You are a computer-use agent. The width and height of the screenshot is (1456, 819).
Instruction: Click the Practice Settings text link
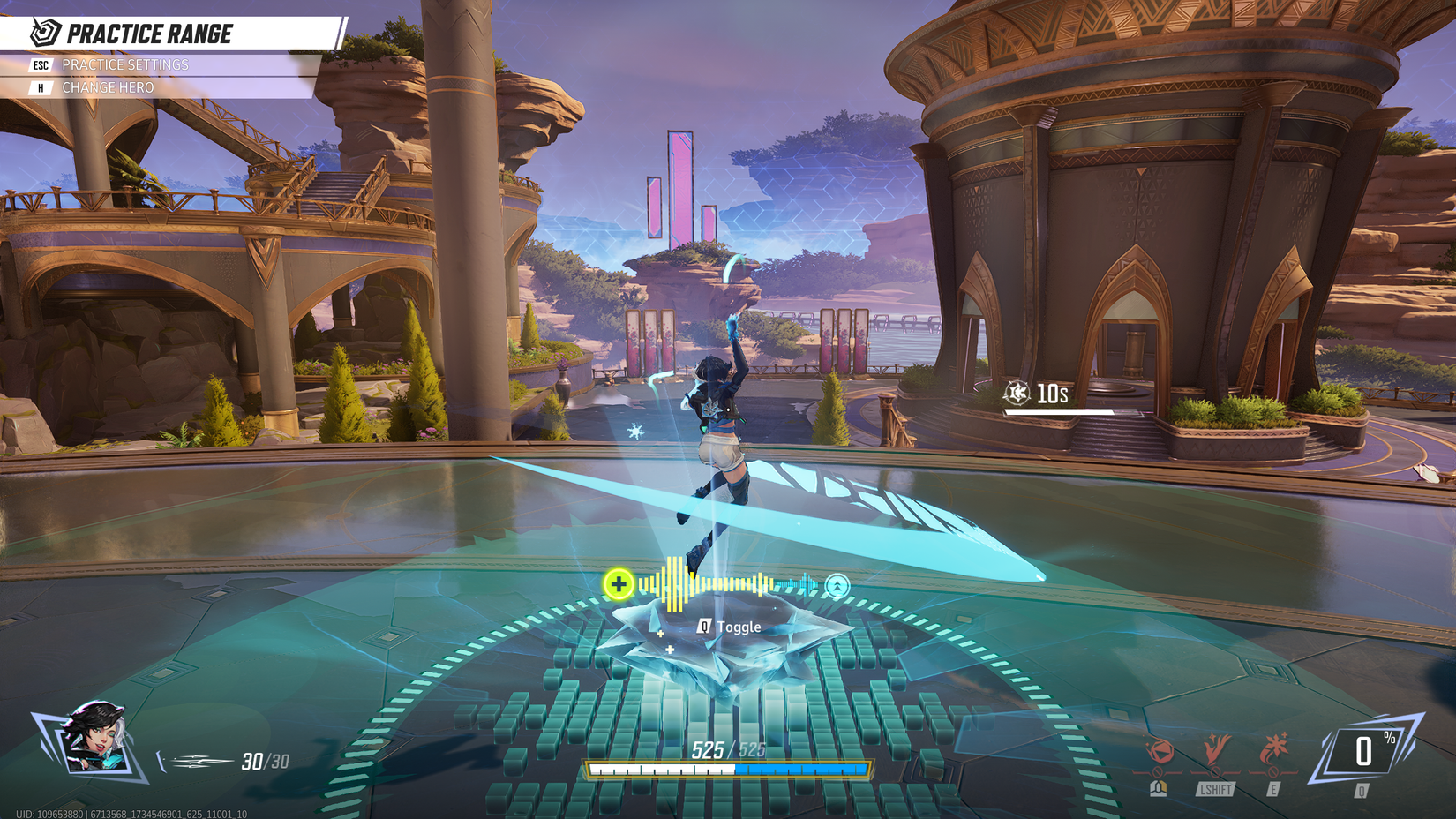pos(124,64)
